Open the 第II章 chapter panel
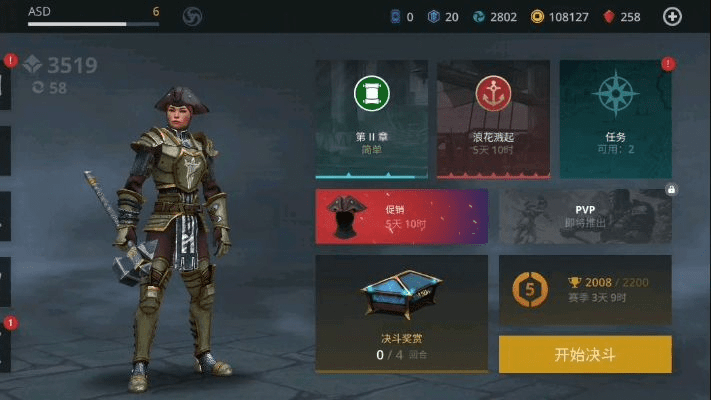The image size is (711, 400). (x=371, y=119)
